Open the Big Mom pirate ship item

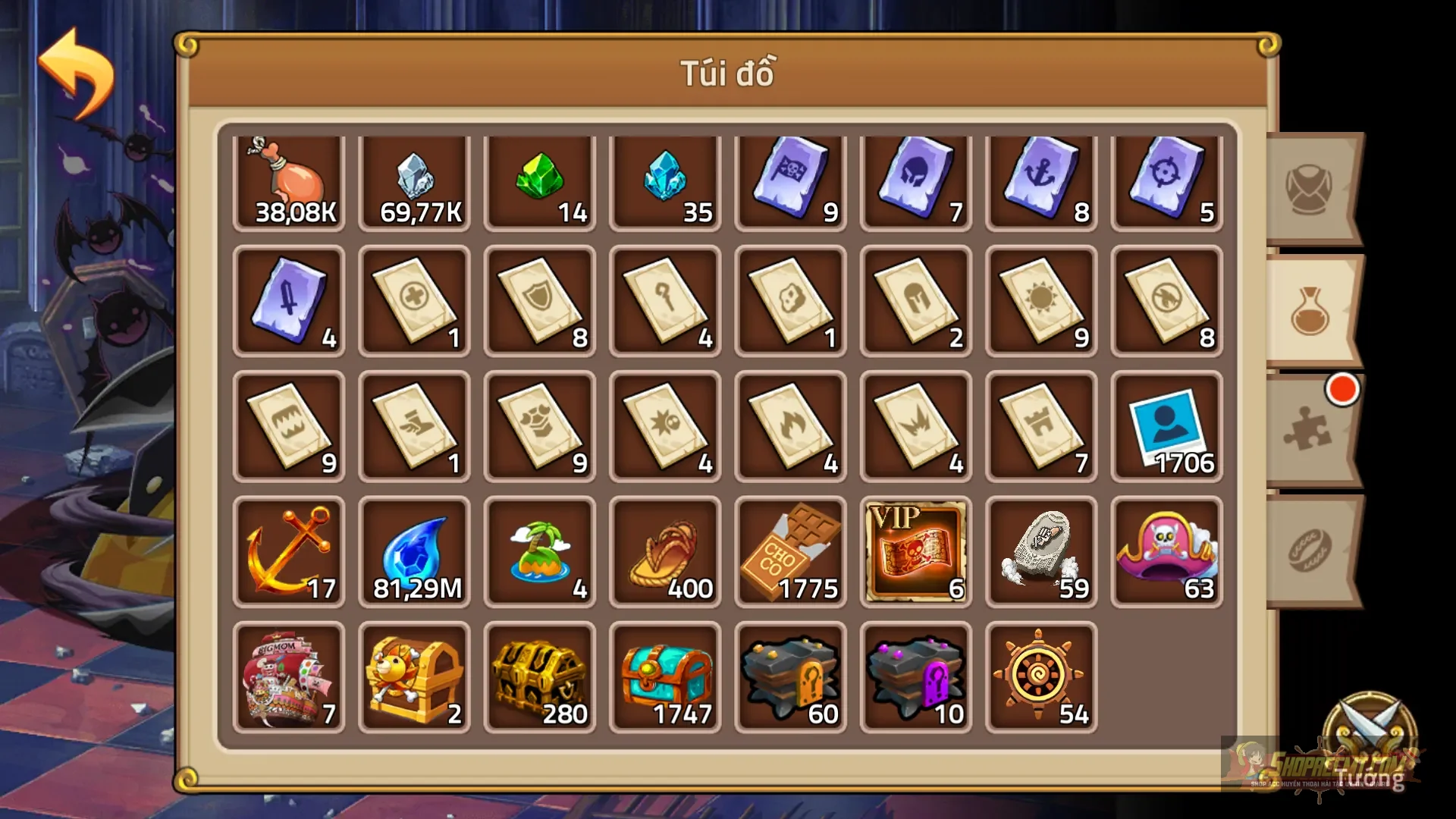tap(288, 675)
